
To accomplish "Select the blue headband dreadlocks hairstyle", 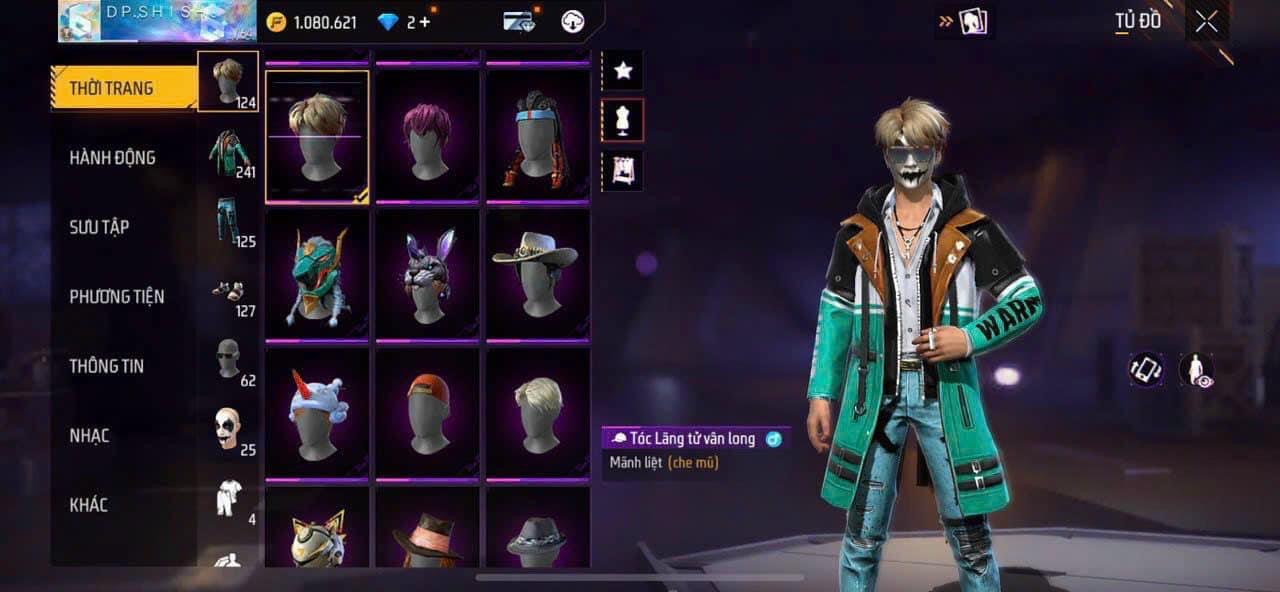I will click(x=537, y=137).
